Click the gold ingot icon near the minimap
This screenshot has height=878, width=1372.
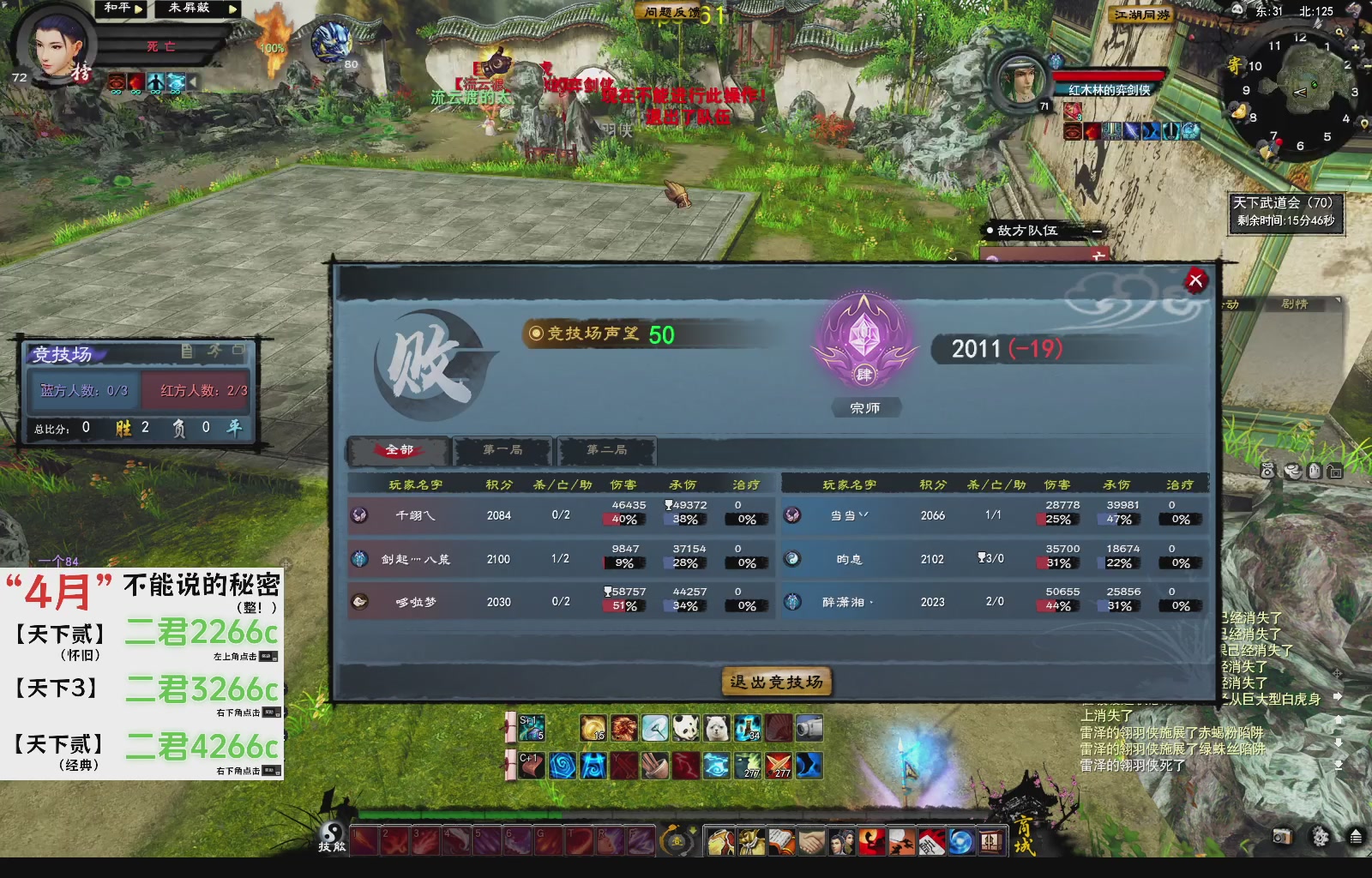point(1239,111)
